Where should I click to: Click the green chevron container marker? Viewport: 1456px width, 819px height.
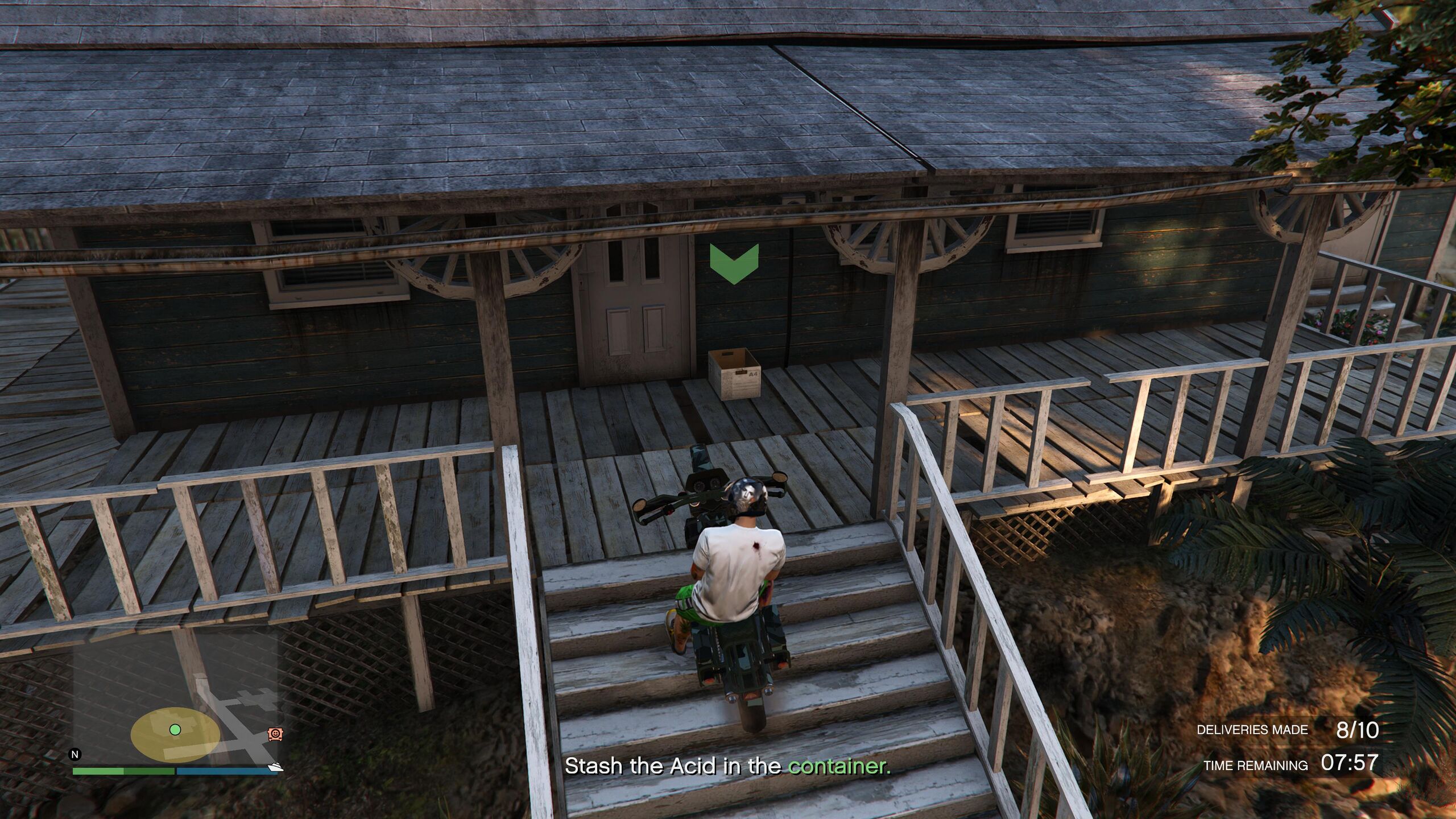pyautogui.click(x=734, y=264)
